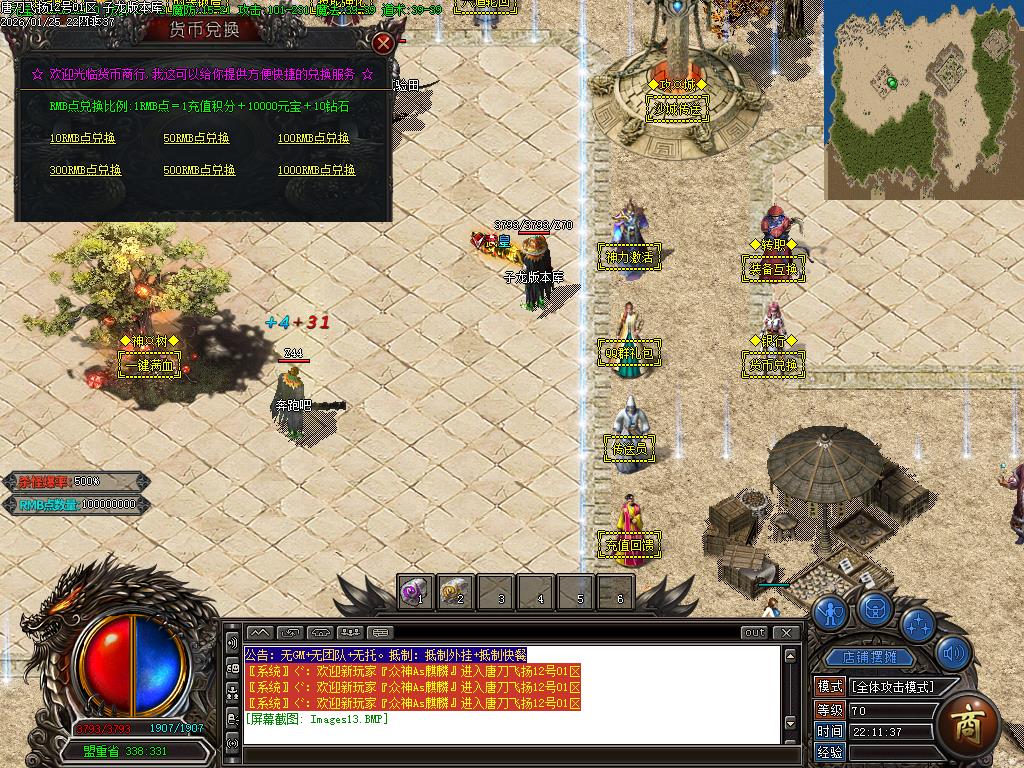The image size is (1024, 768).
Task: Click the 1000RMB点兑换 exchange link
Action: (316, 171)
